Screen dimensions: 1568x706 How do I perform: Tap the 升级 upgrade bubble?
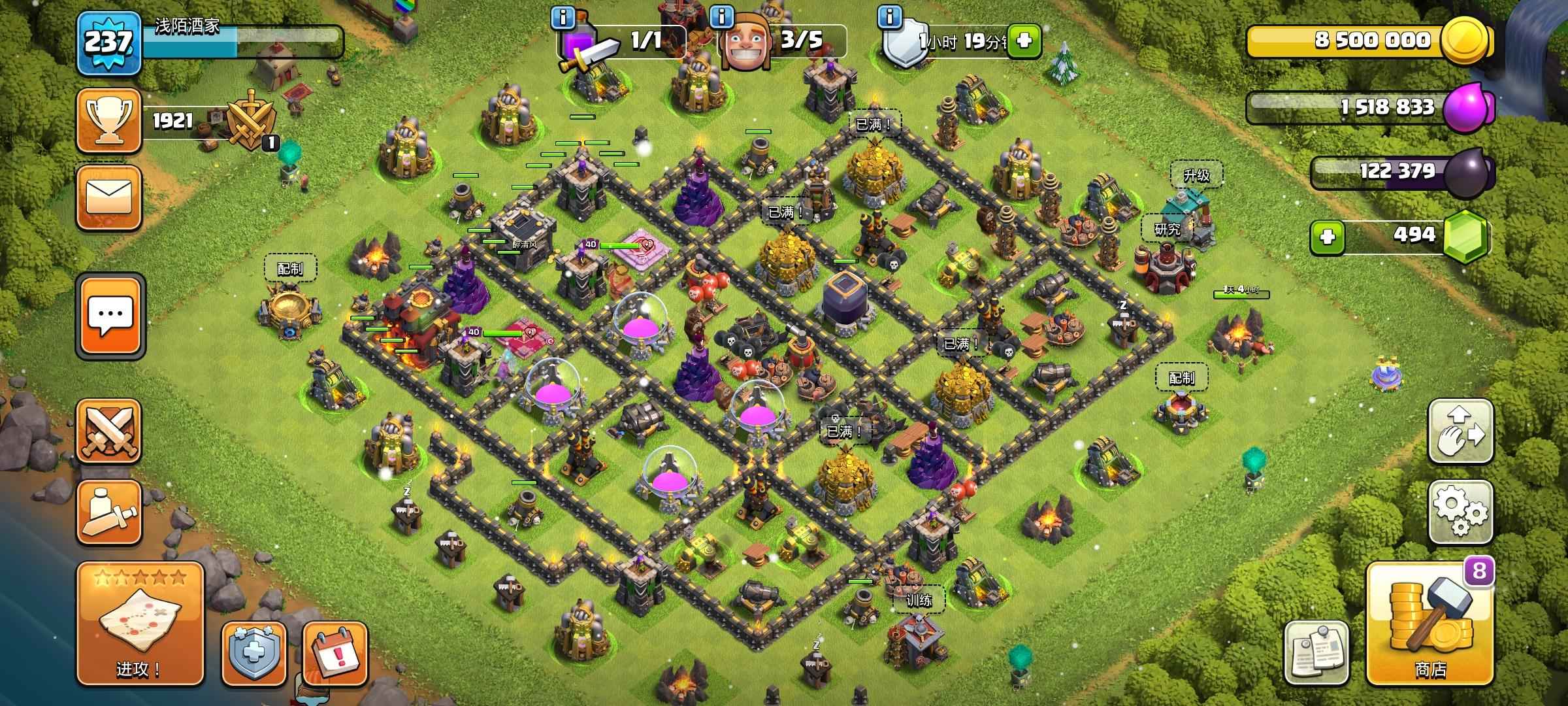click(x=1196, y=175)
